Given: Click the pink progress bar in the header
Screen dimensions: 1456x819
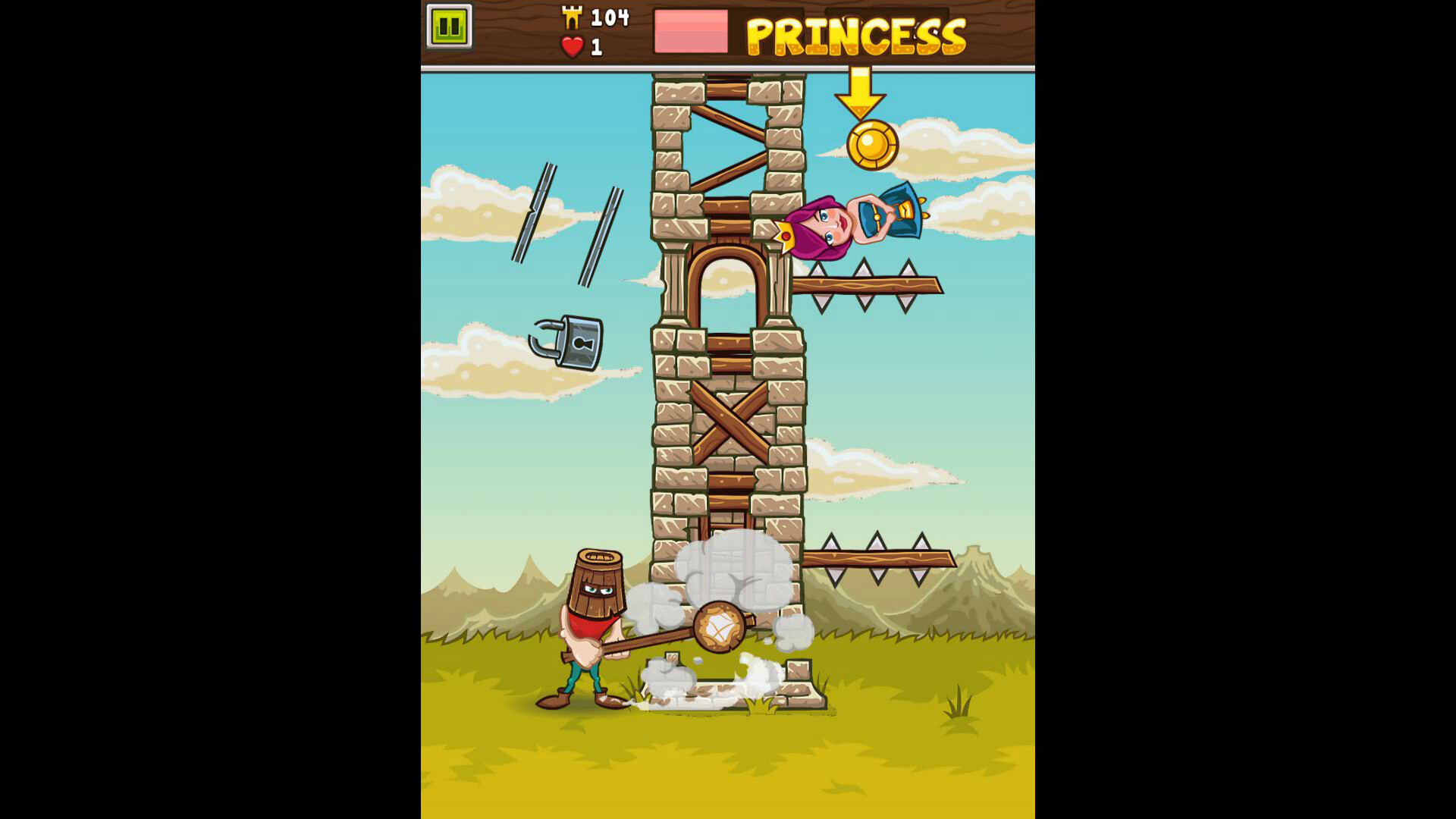Looking at the screenshot, I should pos(690,33).
